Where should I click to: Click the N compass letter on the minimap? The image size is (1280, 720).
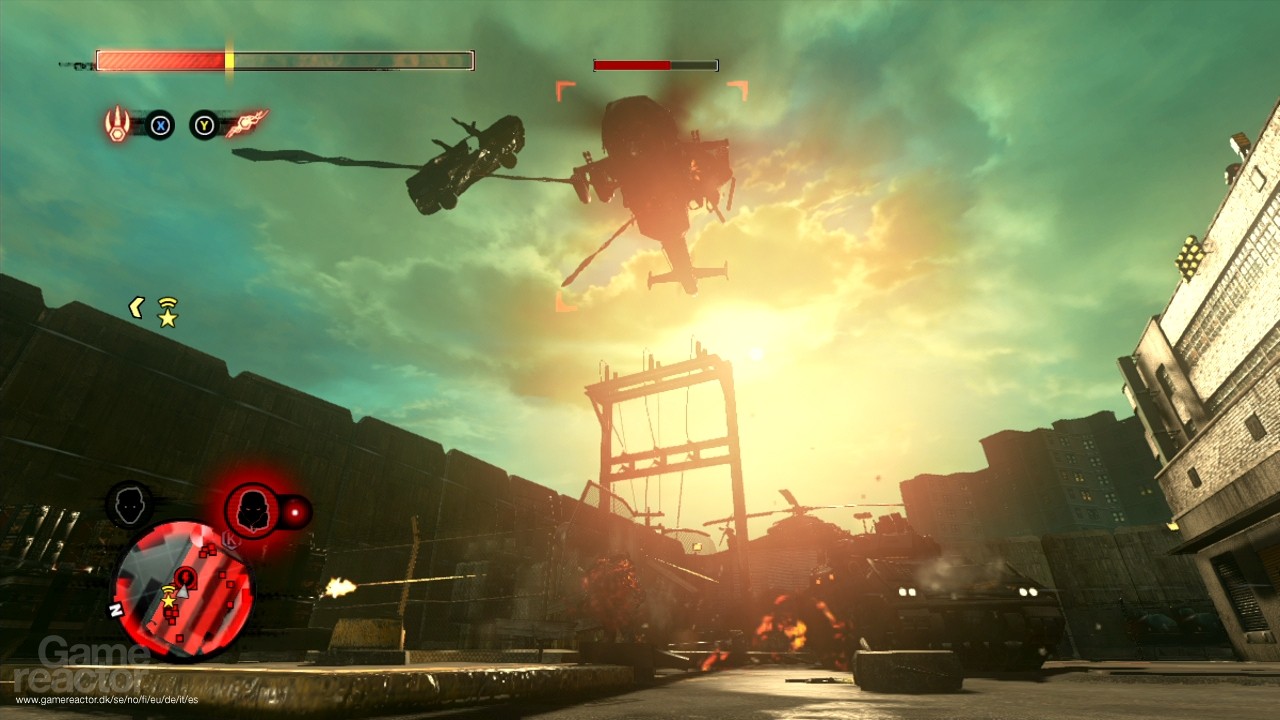pos(115,609)
